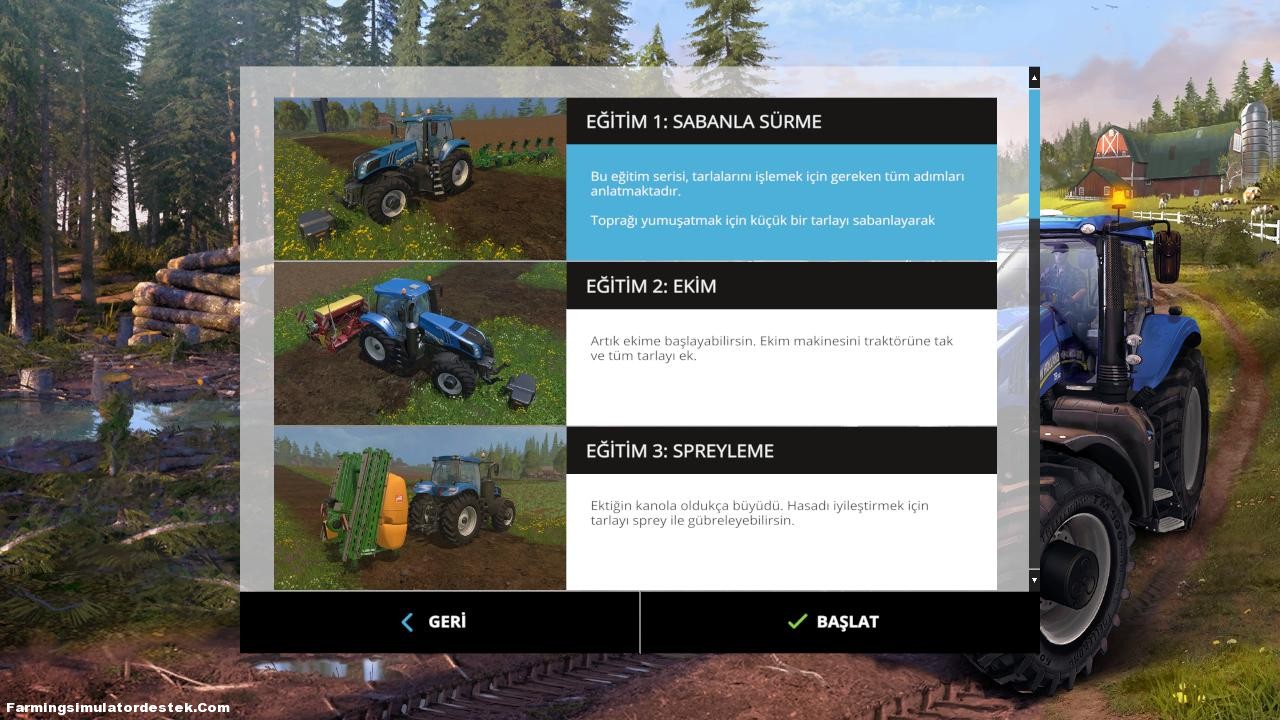Click the blue back chevron icon beside GERİ

point(407,621)
